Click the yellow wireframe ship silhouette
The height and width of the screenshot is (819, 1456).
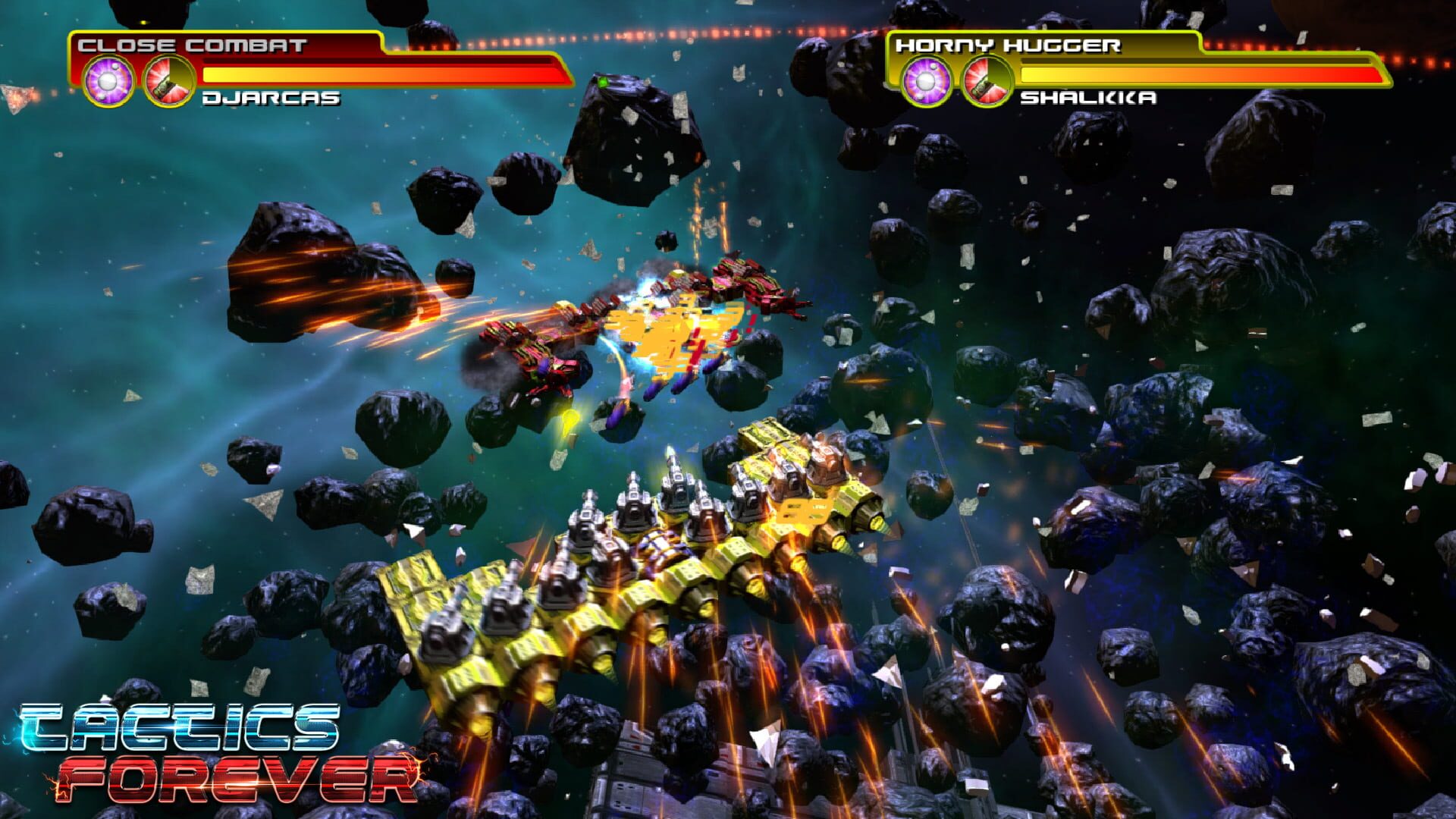click(x=667, y=334)
